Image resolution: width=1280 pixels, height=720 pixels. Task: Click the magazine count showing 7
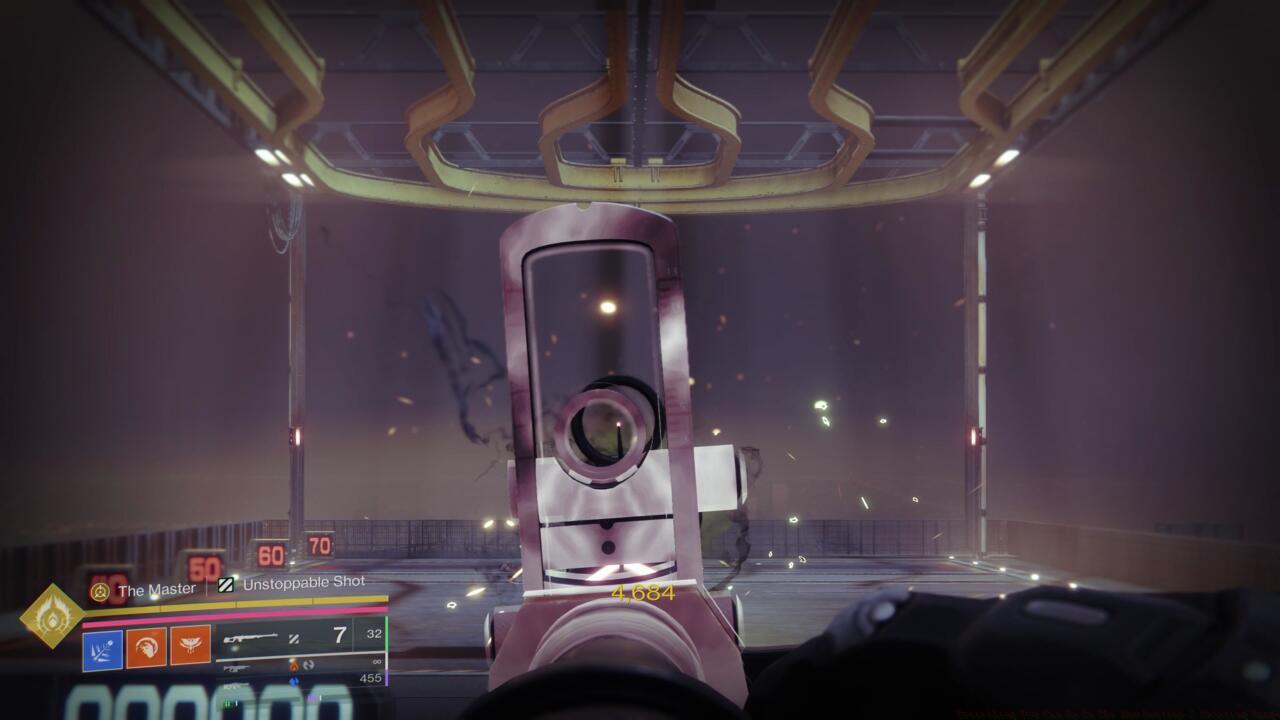click(x=336, y=634)
